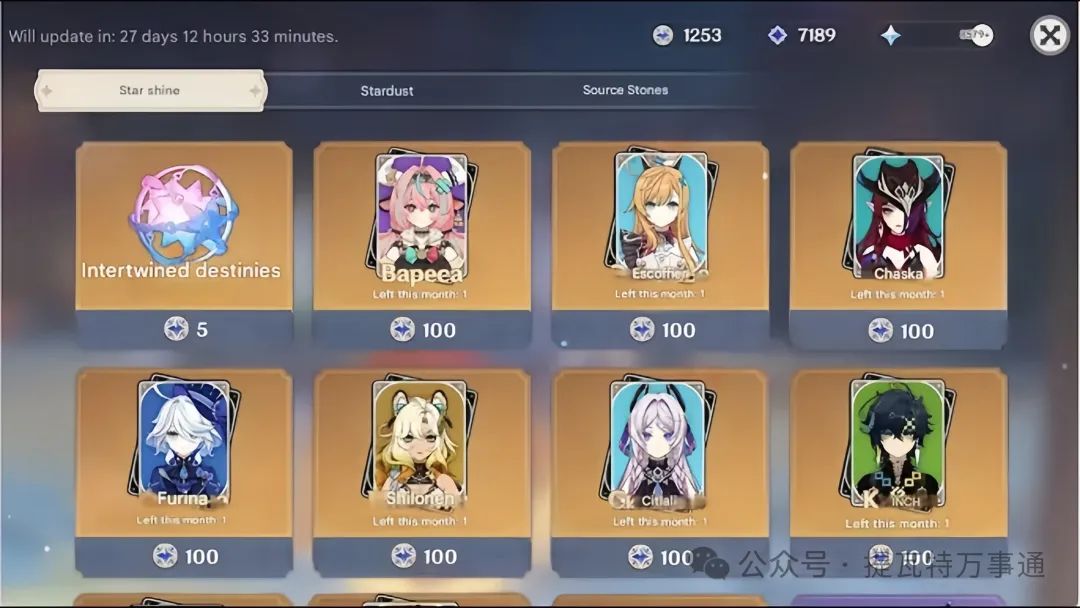Close the shop with the X button

click(x=1049, y=36)
